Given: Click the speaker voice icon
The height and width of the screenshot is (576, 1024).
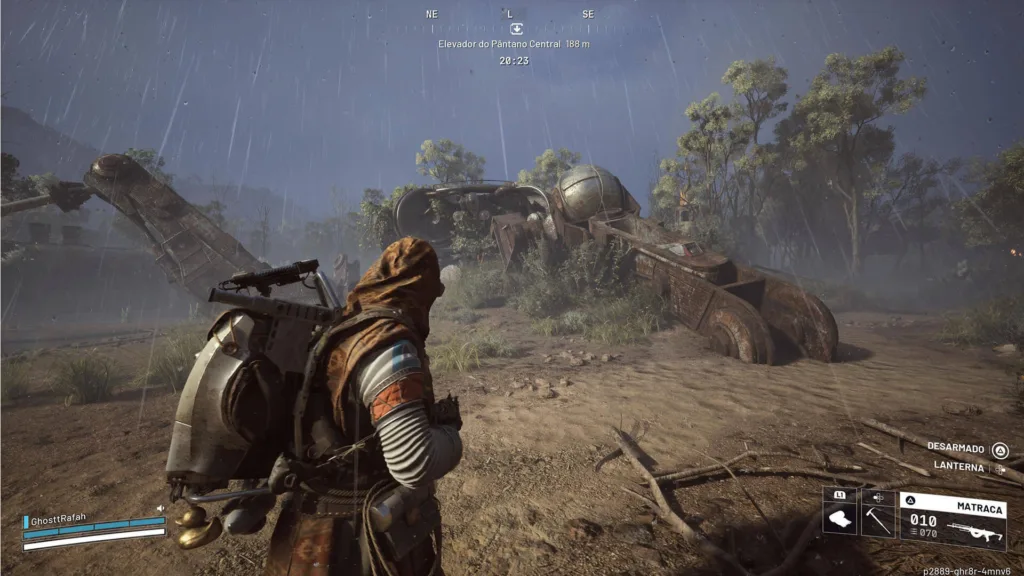Looking at the screenshot, I should coord(160,508).
